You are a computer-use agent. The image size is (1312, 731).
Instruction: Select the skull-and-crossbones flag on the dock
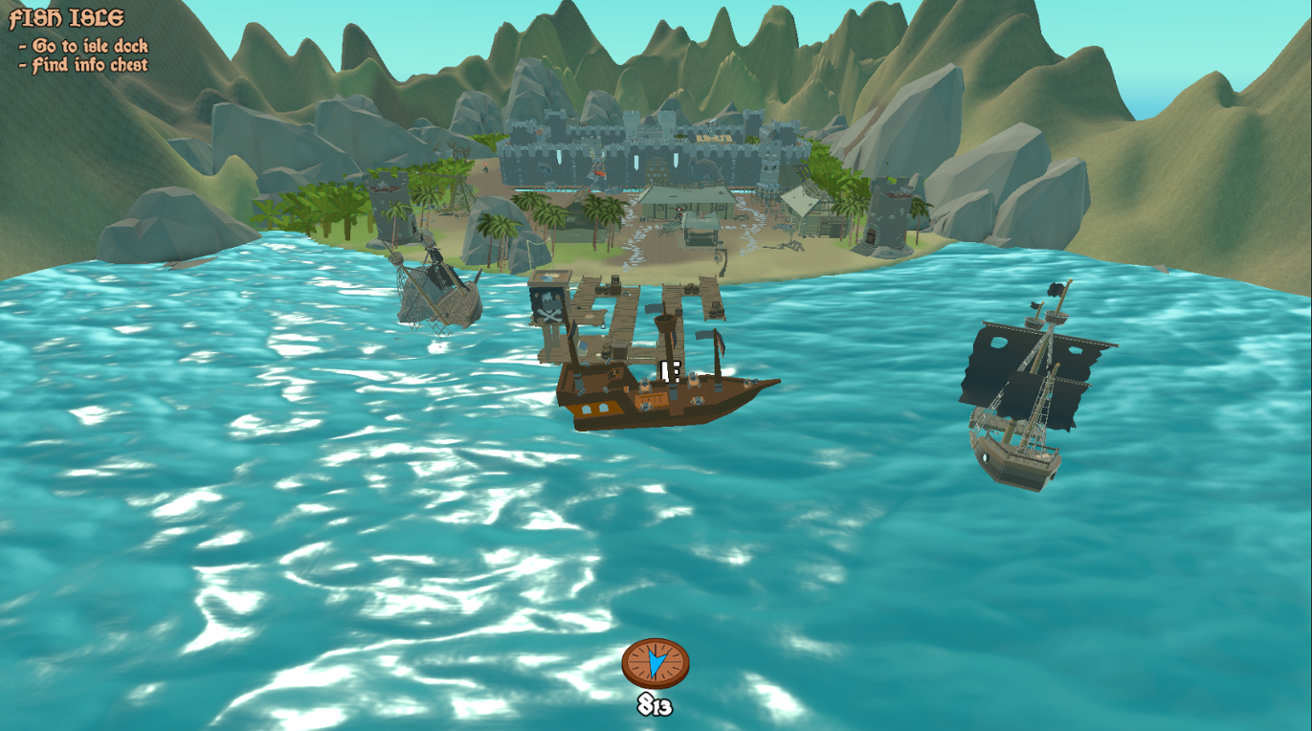pos(547,307)
